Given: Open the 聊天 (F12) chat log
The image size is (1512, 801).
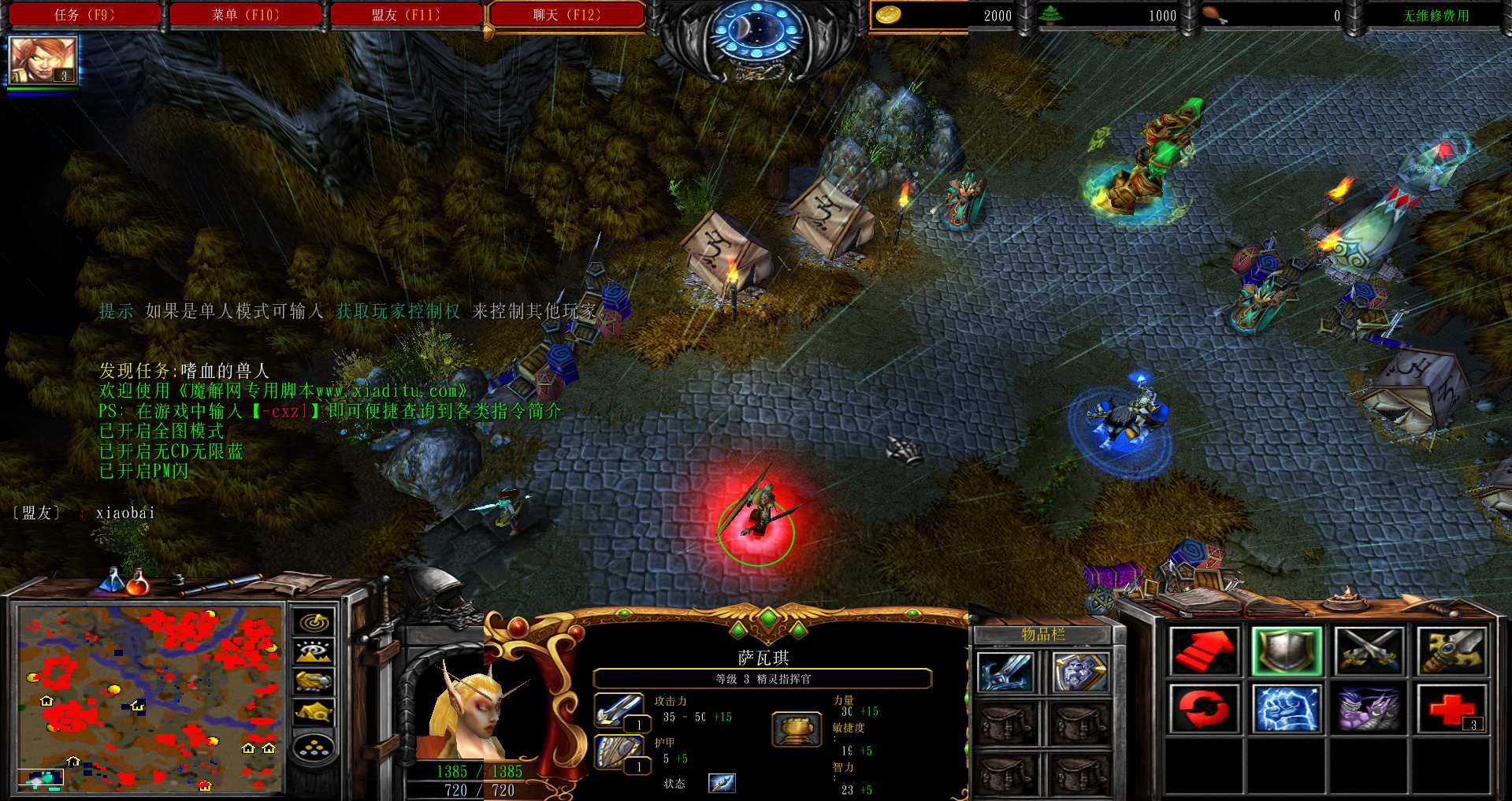Looking at the screenshot, I should (566, 15).
